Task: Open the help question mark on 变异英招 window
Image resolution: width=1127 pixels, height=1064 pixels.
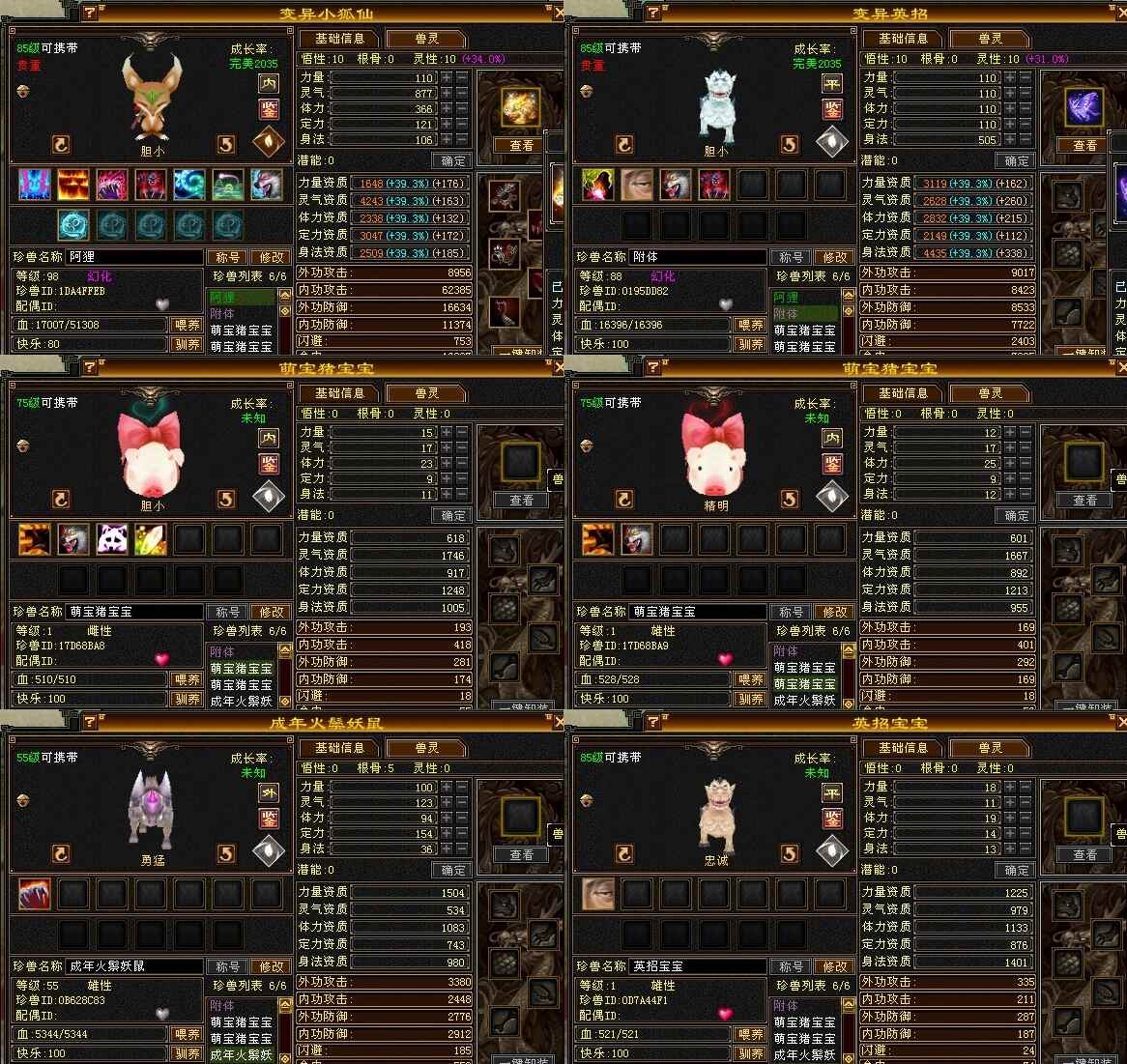Action: 654,13
